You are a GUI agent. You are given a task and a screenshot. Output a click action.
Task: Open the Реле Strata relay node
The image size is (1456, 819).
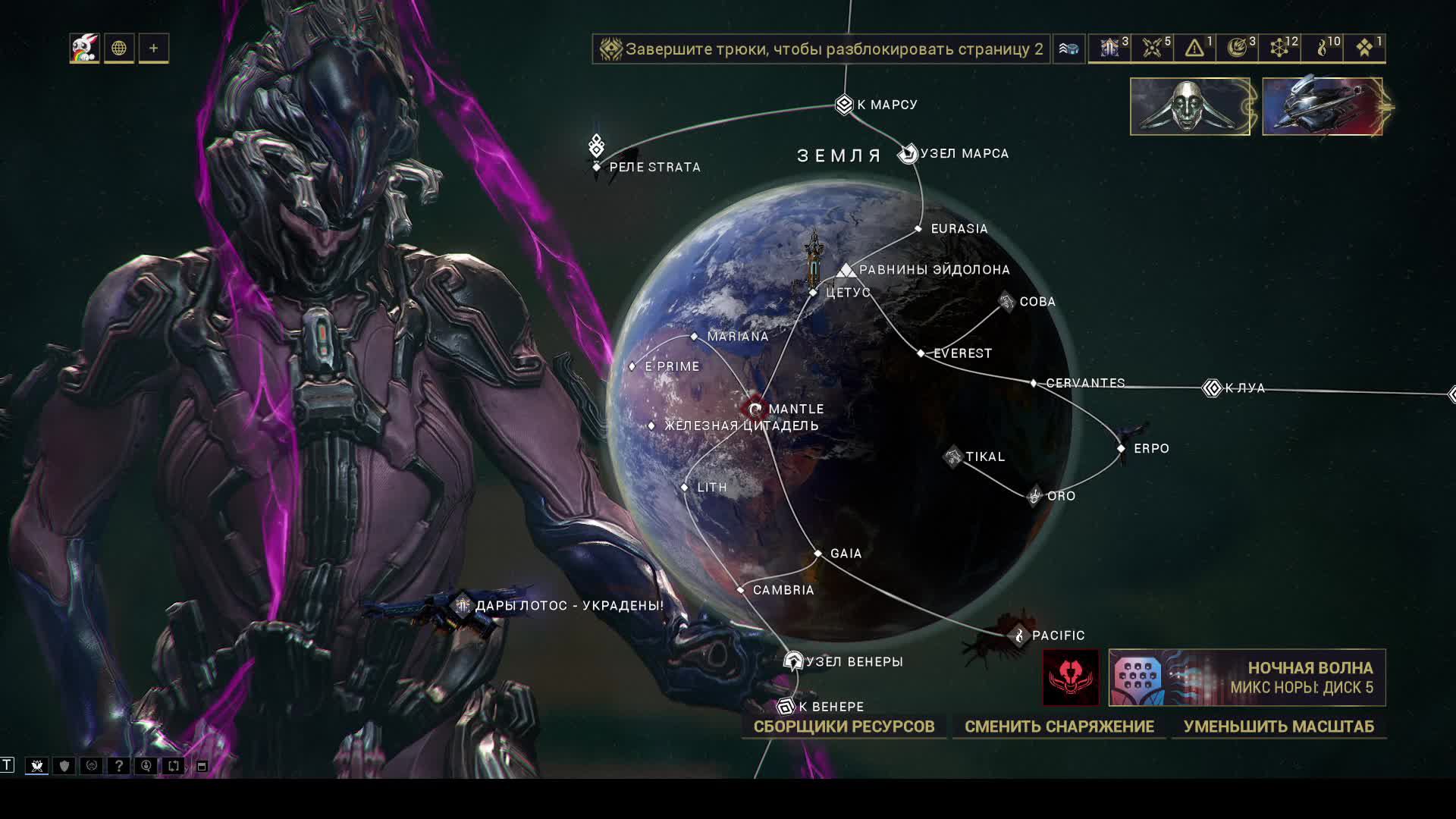point(597,166)
